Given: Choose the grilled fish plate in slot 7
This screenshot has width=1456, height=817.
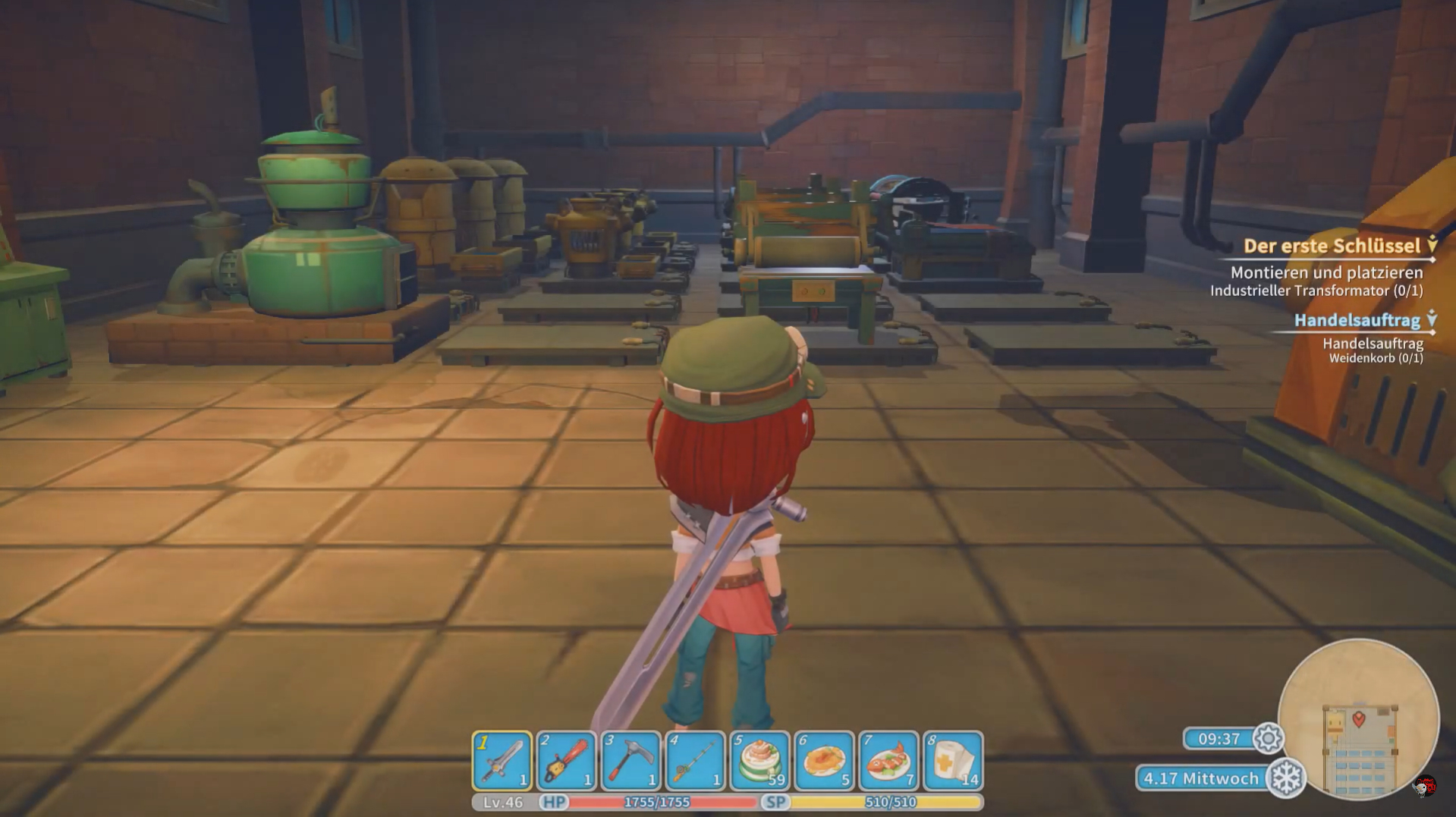Looking at the screenshot, I should (x=888, y=760).
